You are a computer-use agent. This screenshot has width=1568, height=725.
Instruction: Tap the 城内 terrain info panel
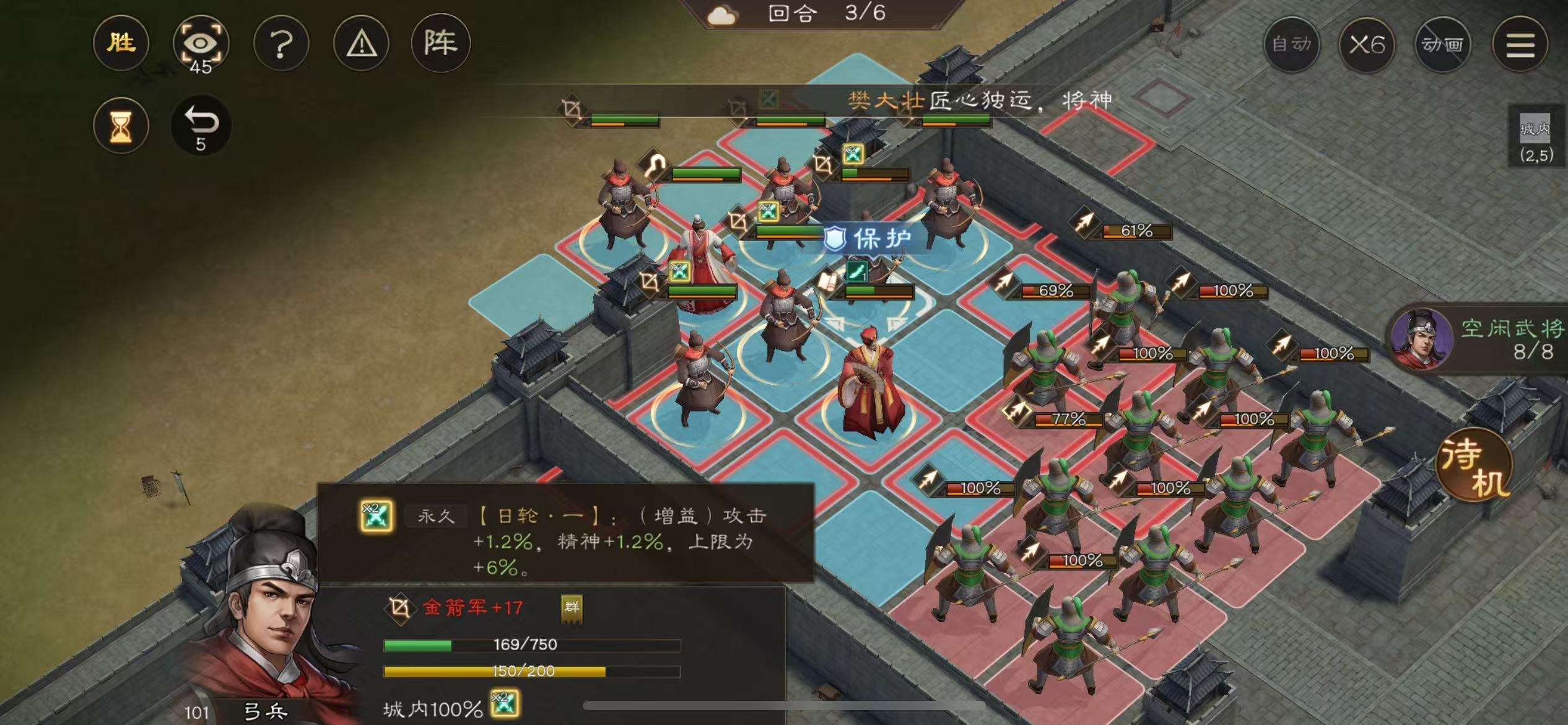pos(1536,139)
